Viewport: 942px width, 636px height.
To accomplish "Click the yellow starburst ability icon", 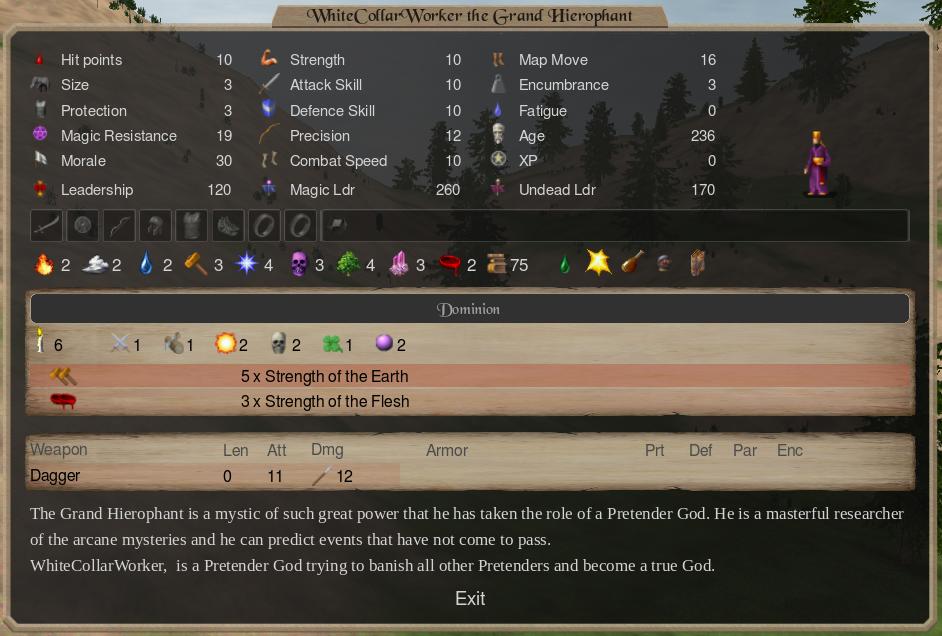I will (x=598, y=262).
